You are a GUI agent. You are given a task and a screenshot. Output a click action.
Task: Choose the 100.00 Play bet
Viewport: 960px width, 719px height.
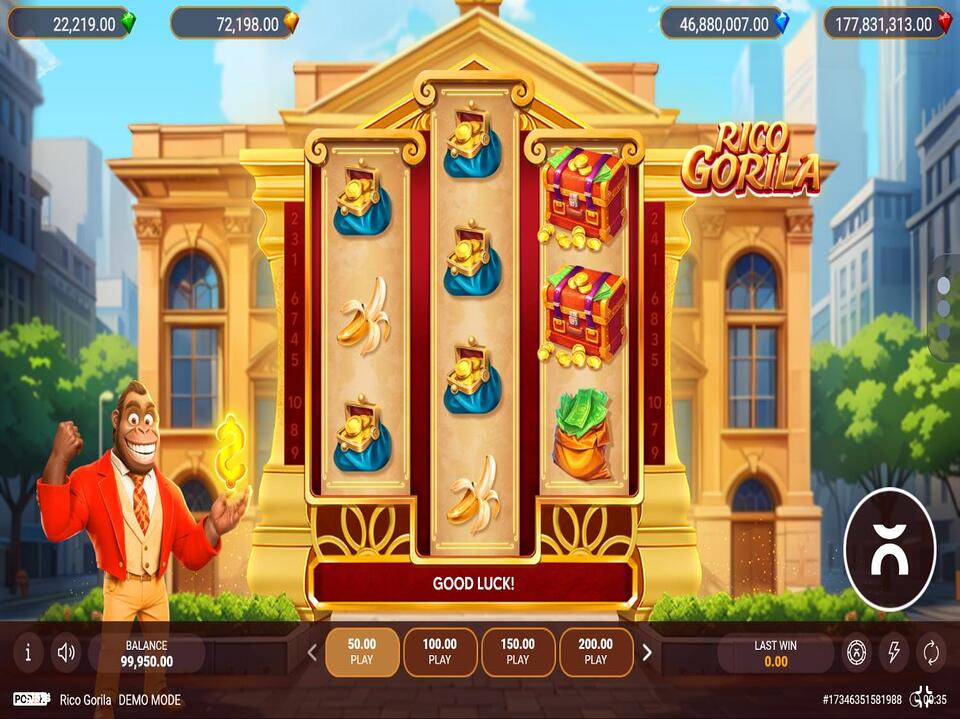[440, 652]
